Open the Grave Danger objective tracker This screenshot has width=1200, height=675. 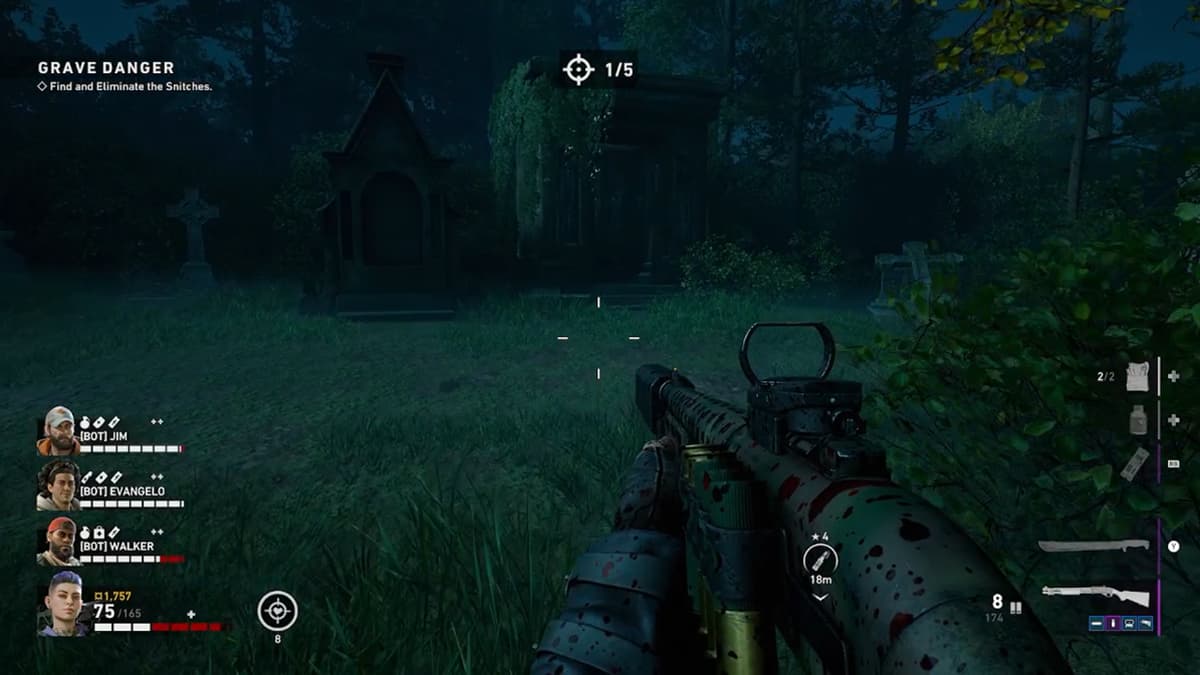pos(105,68)
